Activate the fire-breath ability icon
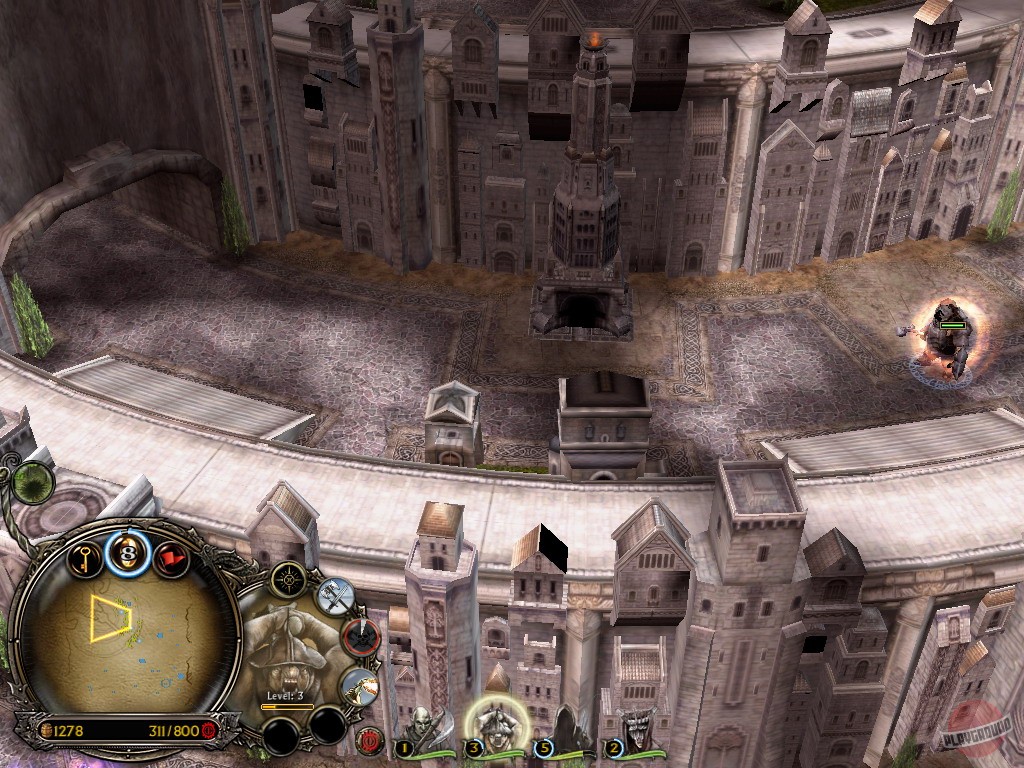 358,686
